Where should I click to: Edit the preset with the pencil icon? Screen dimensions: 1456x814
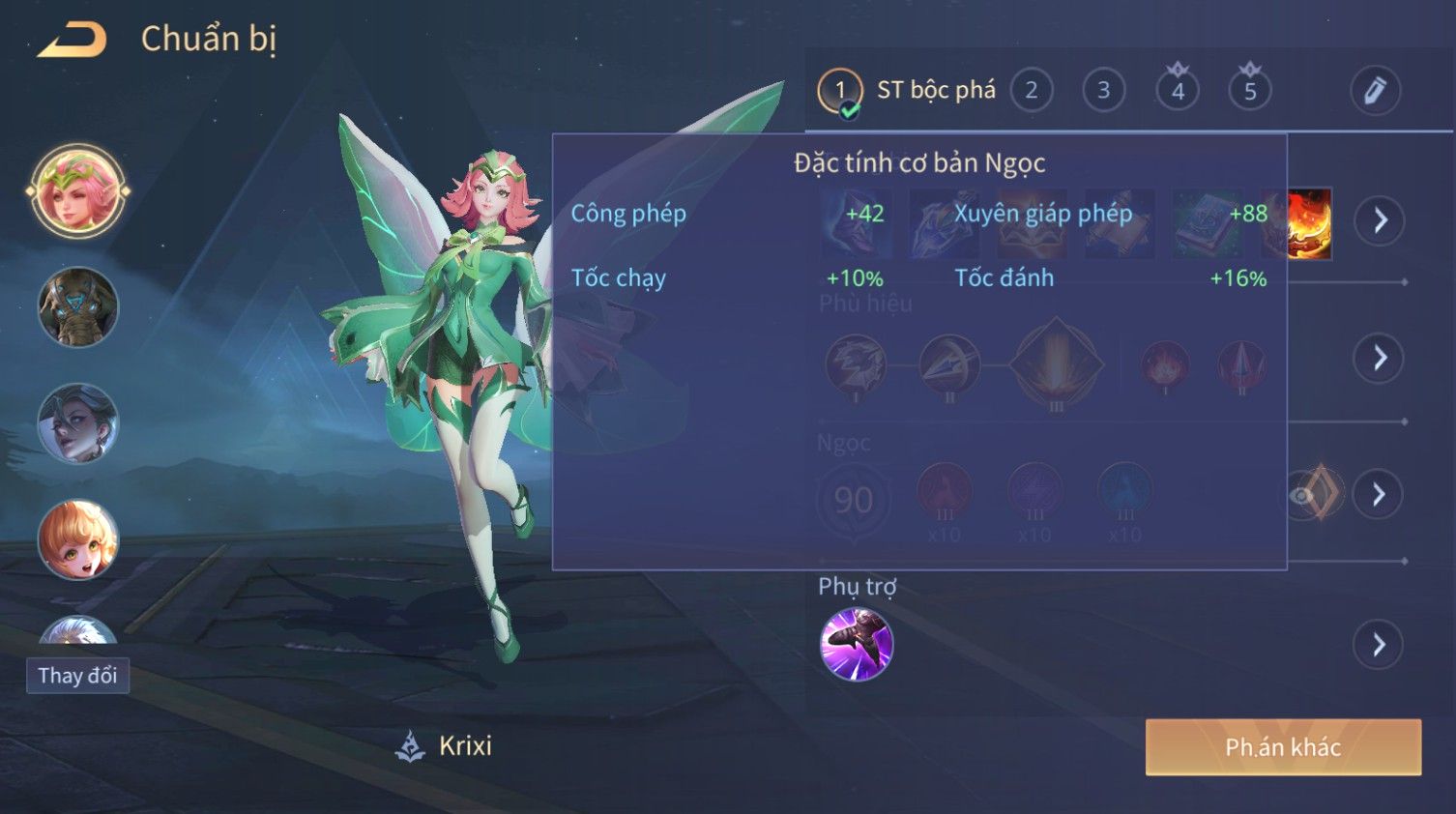[1374, 91]
